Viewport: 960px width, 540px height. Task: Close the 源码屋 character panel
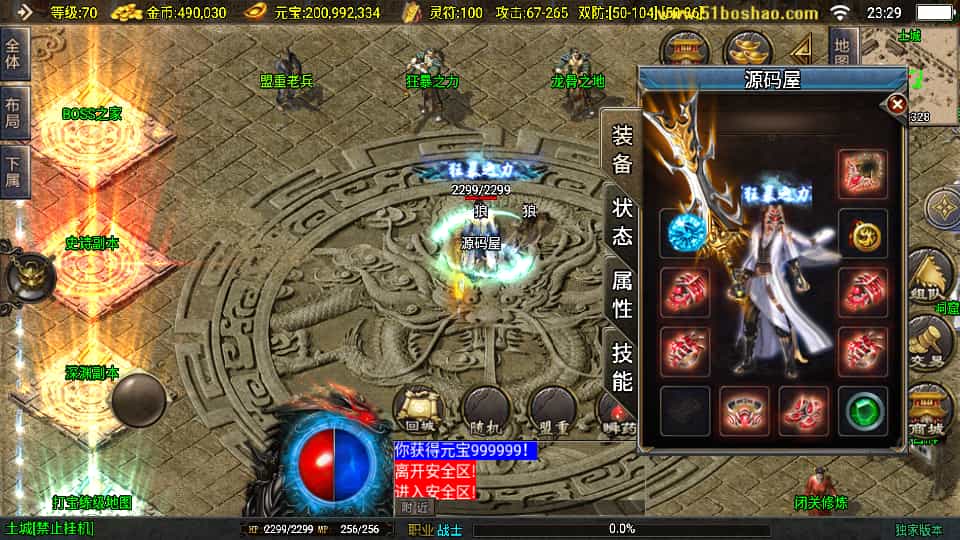pos(897,104)
